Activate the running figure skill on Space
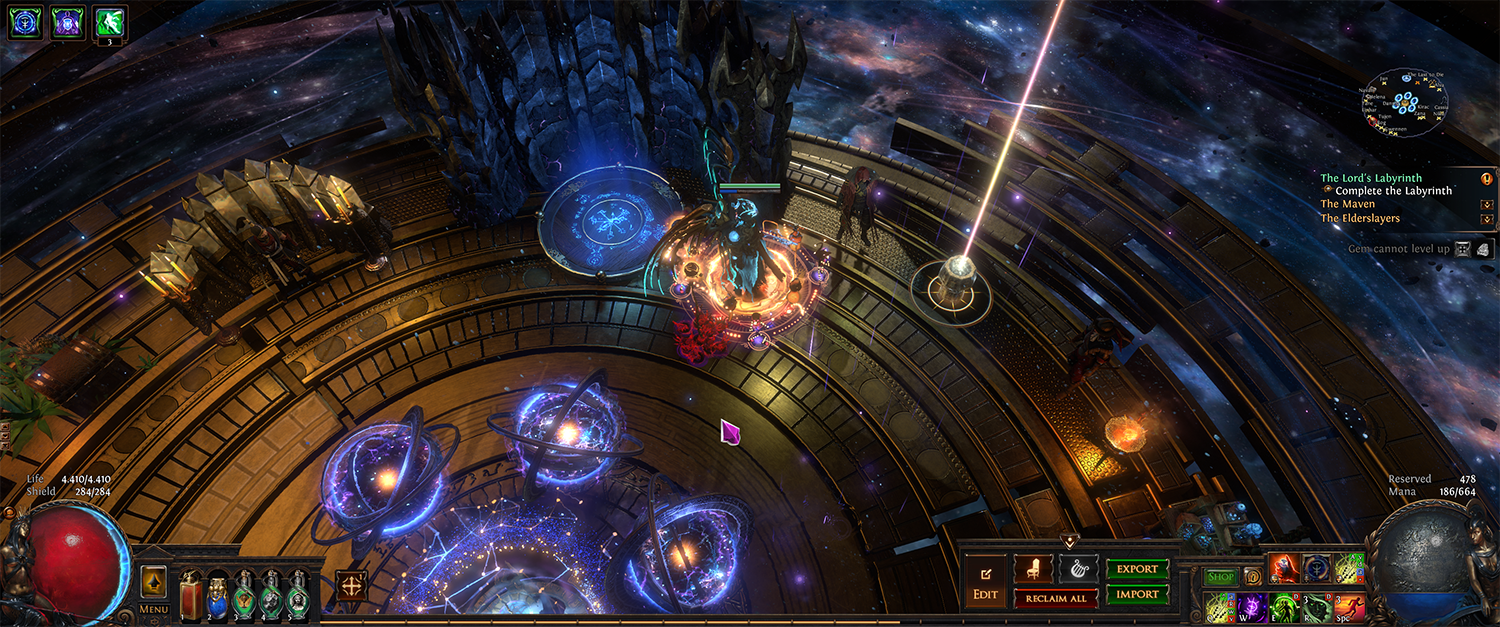The height and width of the screenshot is (627, 1500). [1348, 607]
